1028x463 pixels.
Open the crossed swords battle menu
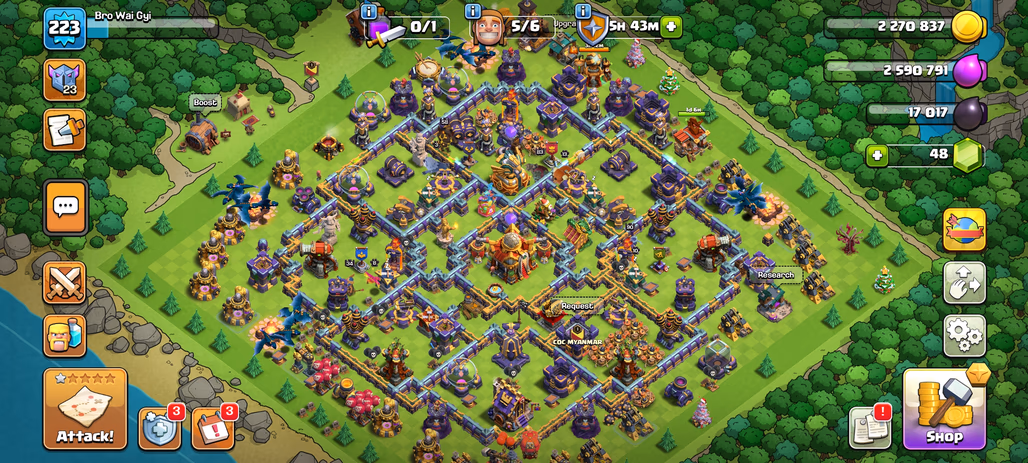(65, 283)
